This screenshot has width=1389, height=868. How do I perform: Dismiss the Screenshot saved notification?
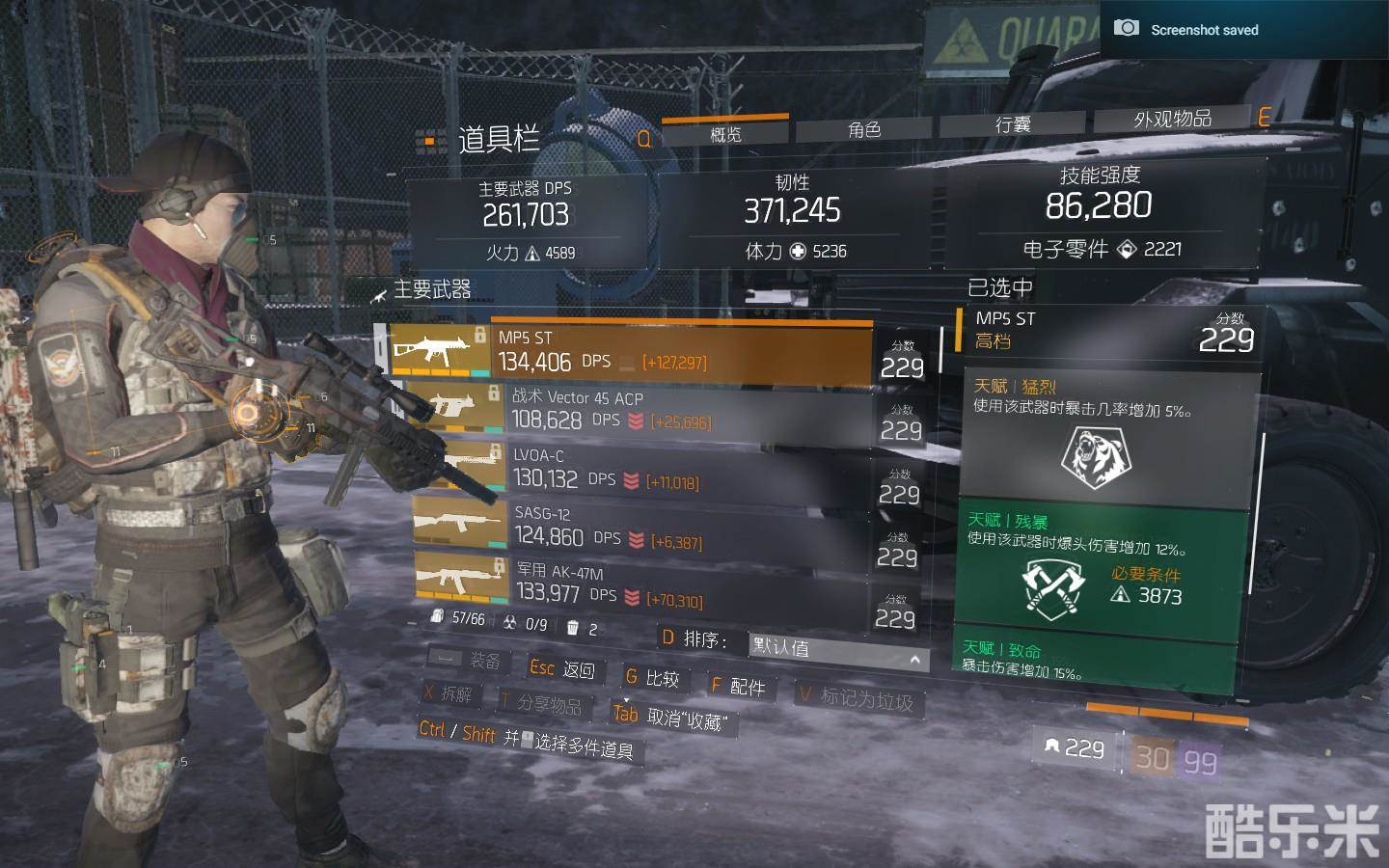(x=1244, y=29)
